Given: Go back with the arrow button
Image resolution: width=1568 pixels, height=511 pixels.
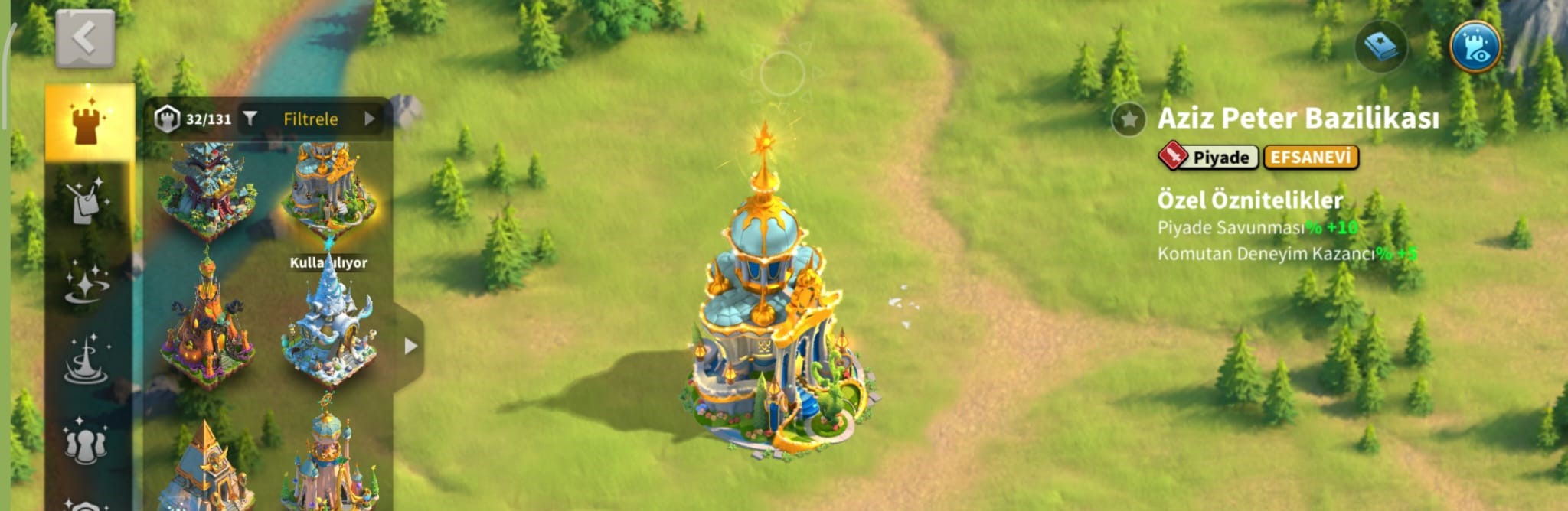Looking at the screenshot, I should pos(85,38).
